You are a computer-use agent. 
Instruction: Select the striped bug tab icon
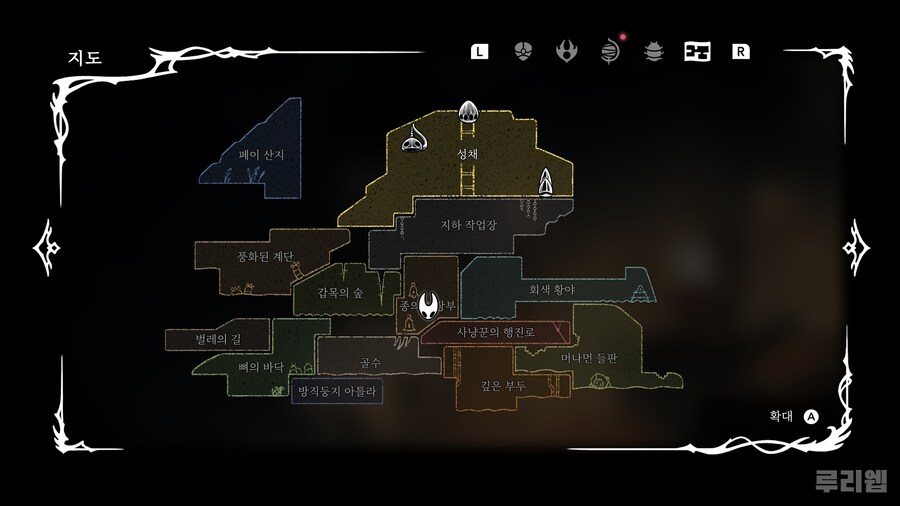pyautogui.click(x=653, y=51)
